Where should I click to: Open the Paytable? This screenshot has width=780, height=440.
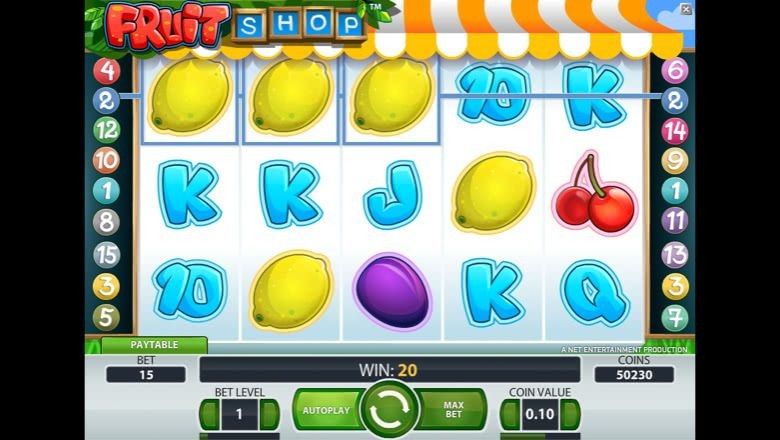coord(154,345)
